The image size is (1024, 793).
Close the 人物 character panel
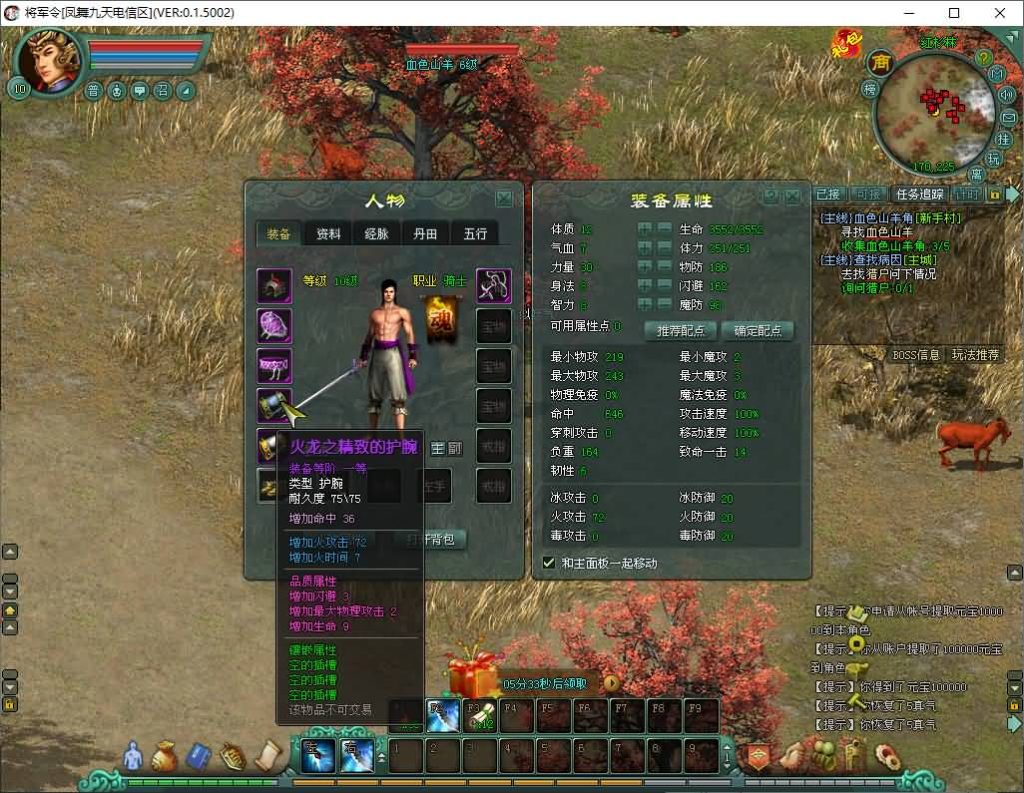504,198
